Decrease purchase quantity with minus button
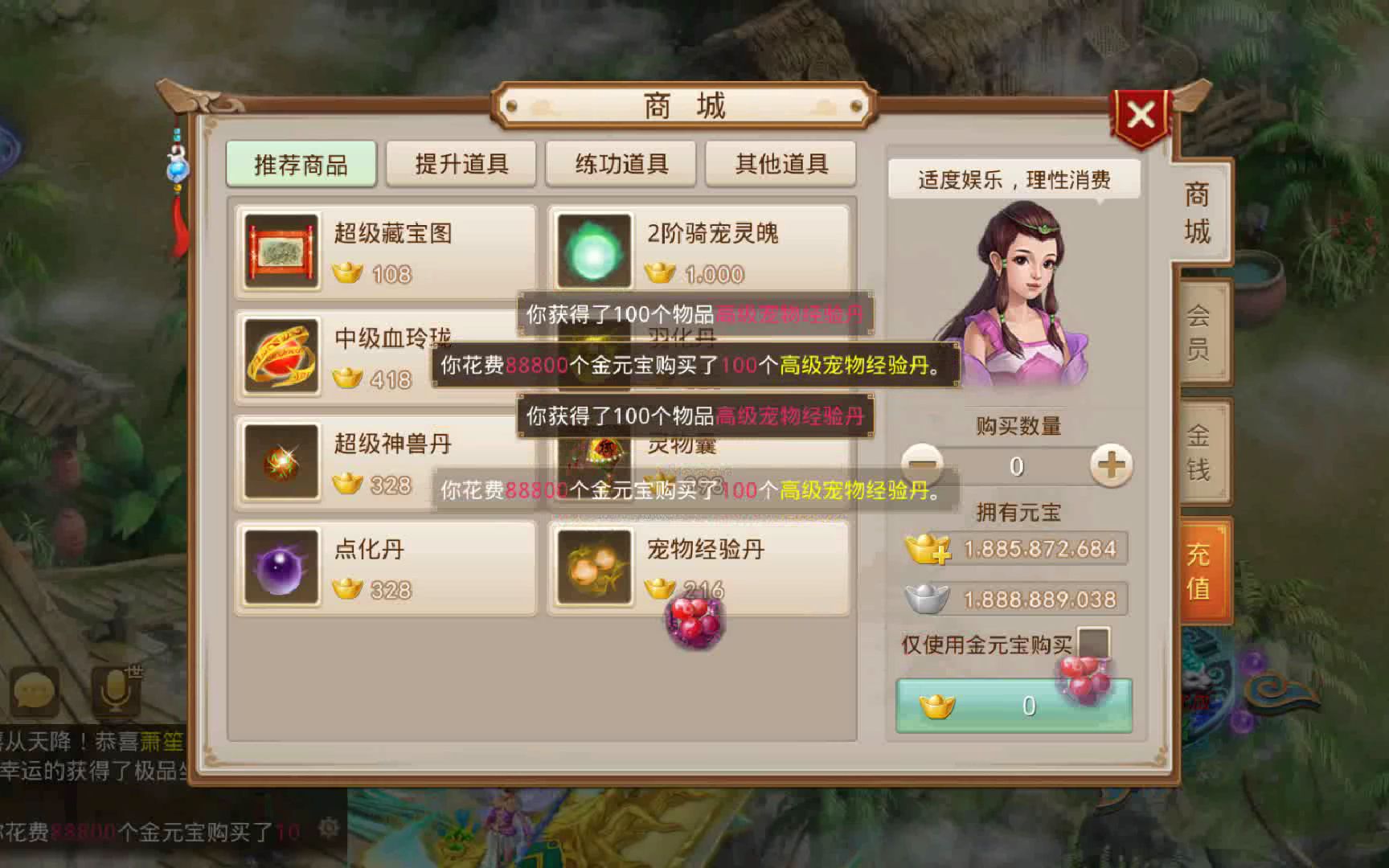Image resolution: width=1389 pixels, height=868 pixels. tap(921, 467)
